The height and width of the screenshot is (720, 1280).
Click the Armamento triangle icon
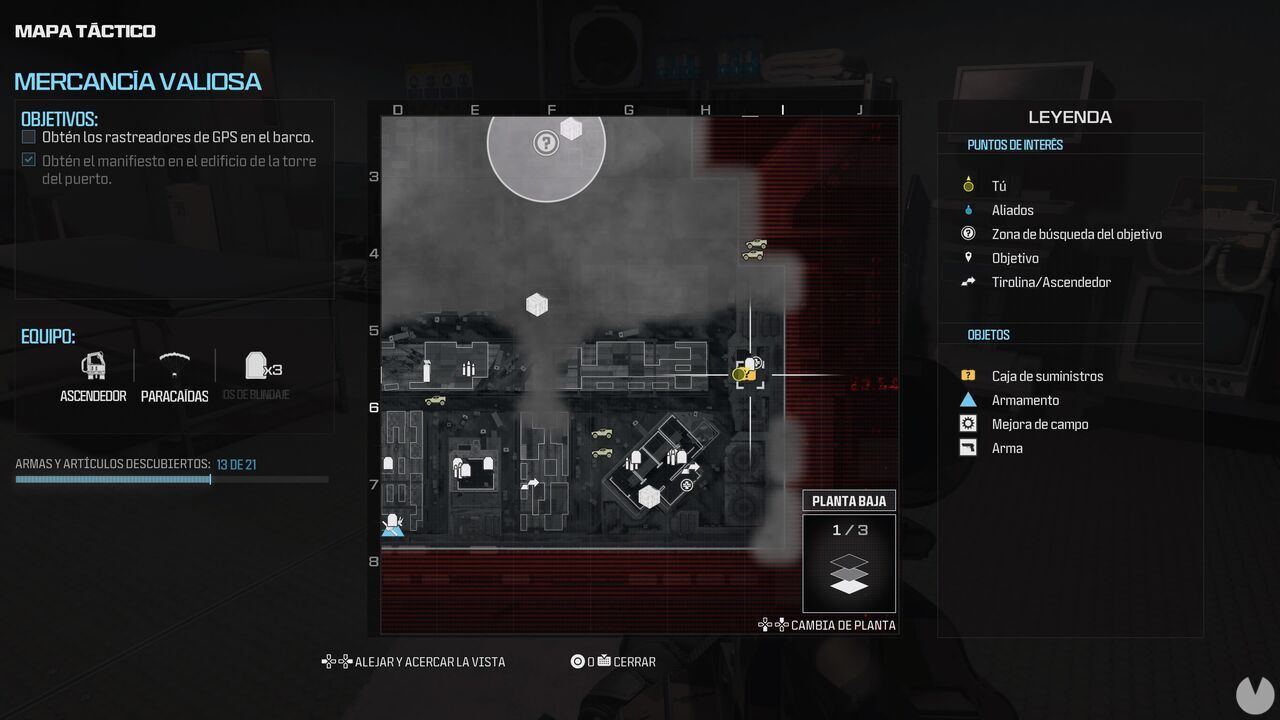(x=966, y=400)
